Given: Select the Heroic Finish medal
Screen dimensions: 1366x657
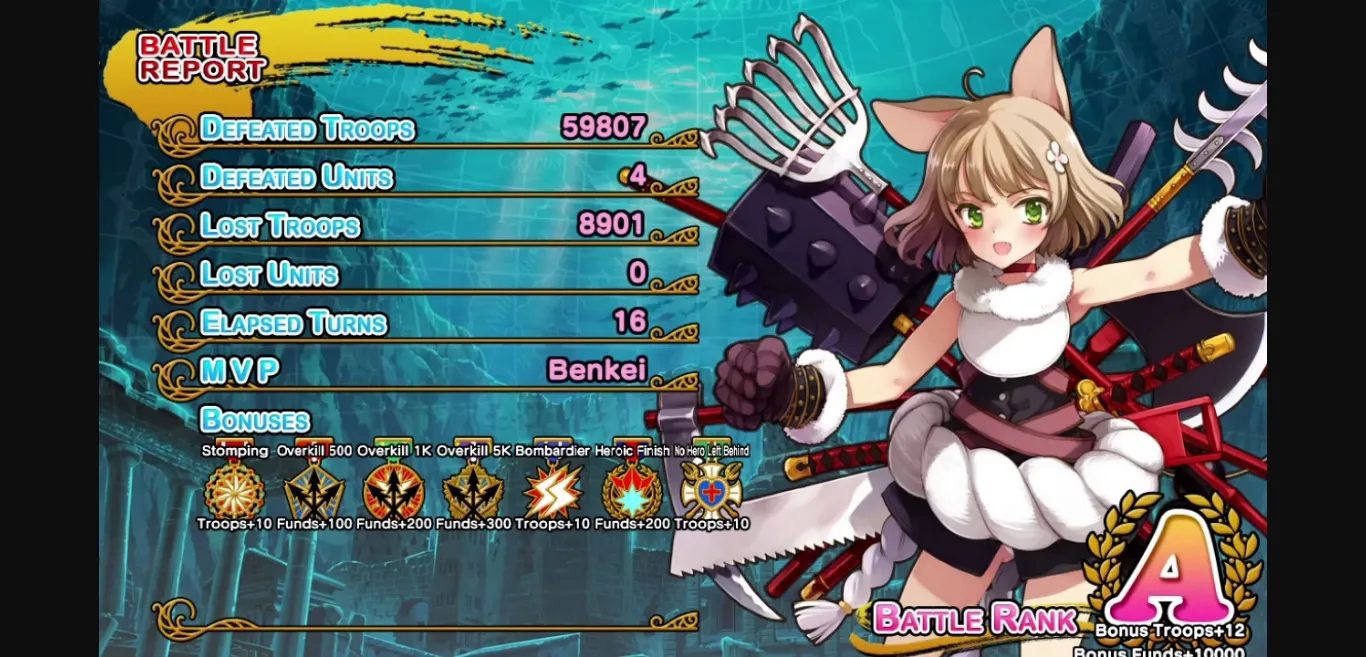Looking at the screenshot, I should (x=632, y=490).
